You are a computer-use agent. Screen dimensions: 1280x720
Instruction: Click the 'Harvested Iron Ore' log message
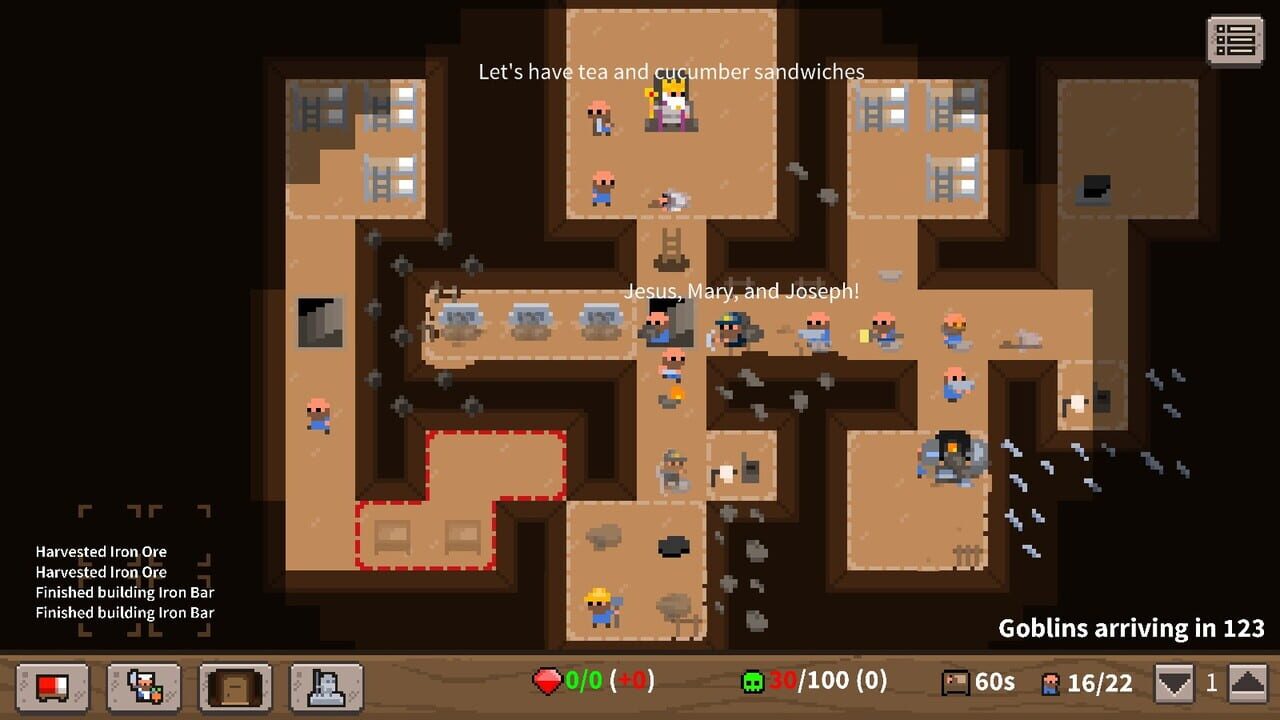pos(100,551)
